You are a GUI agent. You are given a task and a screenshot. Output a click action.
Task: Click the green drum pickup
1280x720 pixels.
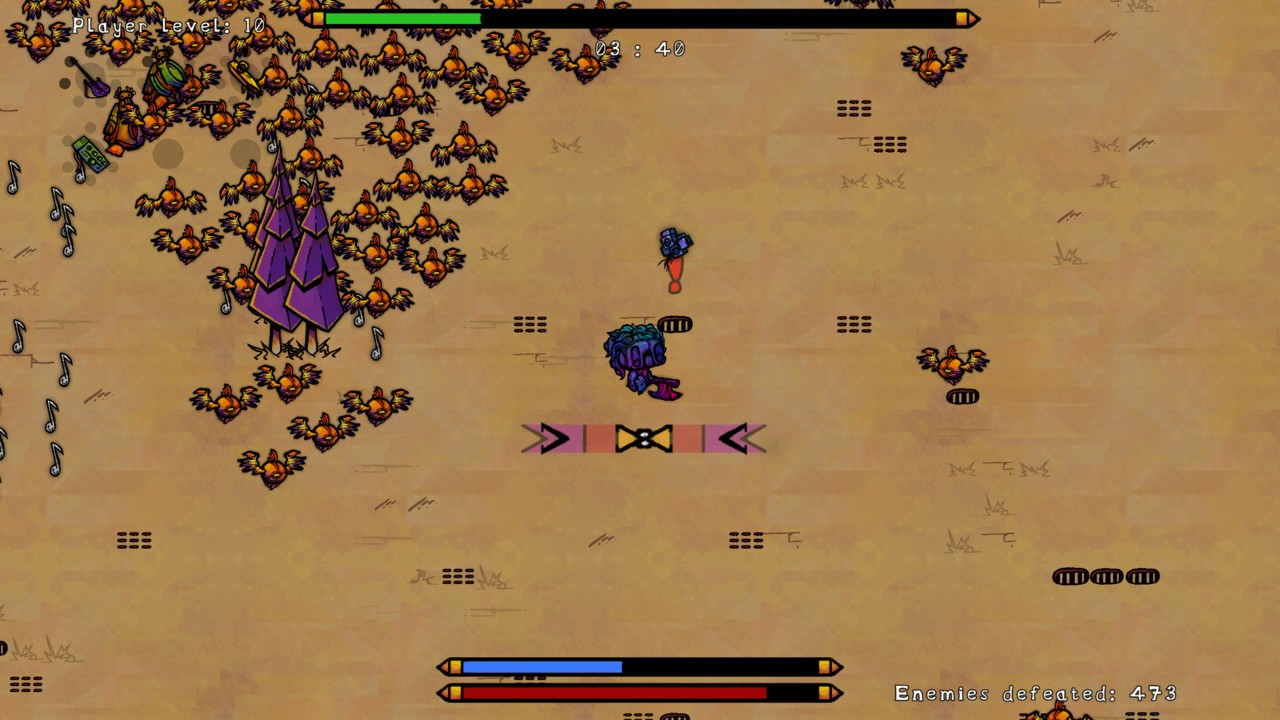(x=167, y=73)
